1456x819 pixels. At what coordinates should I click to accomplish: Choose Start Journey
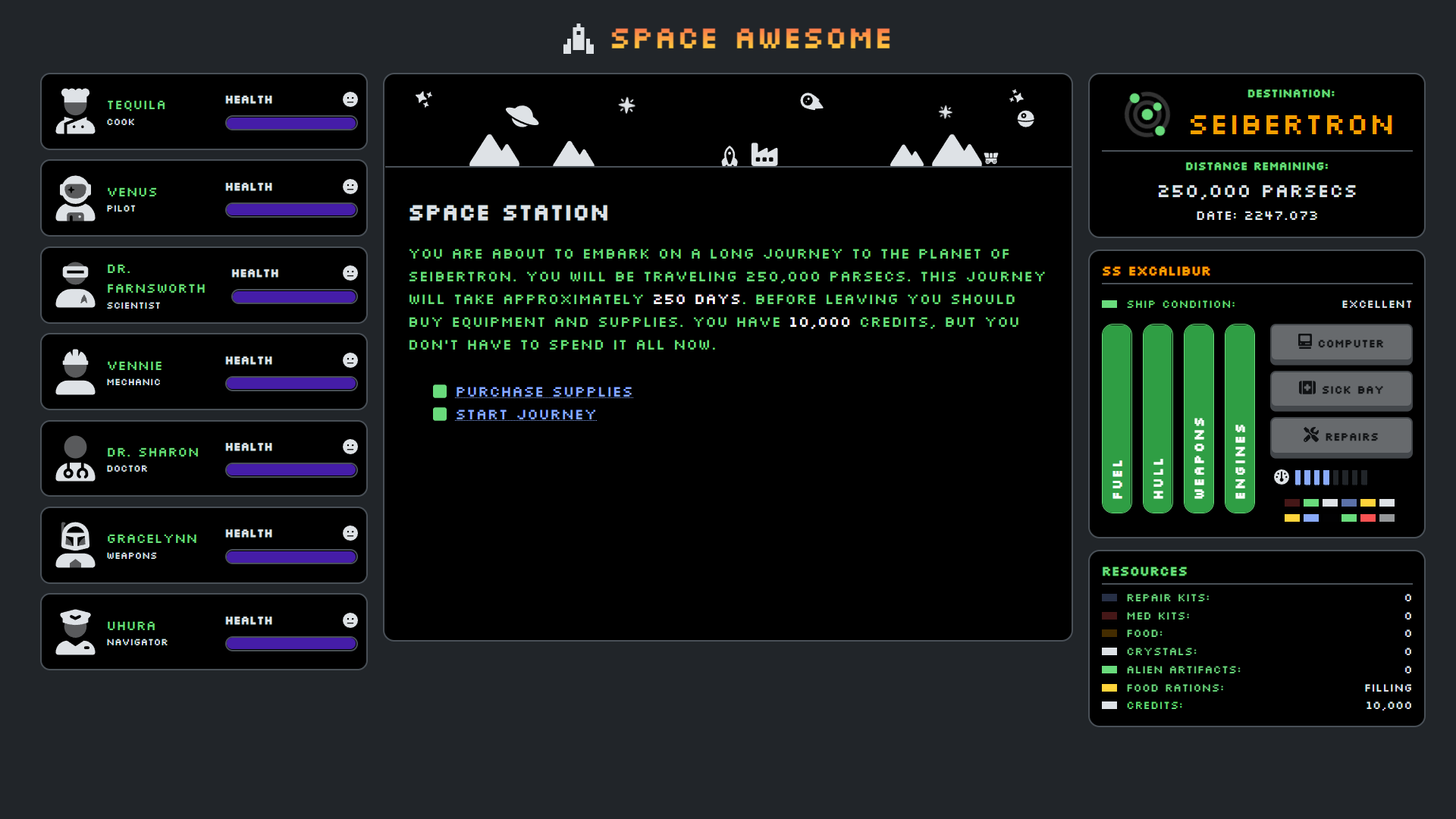pyautogui.click(x=526, y=415)
